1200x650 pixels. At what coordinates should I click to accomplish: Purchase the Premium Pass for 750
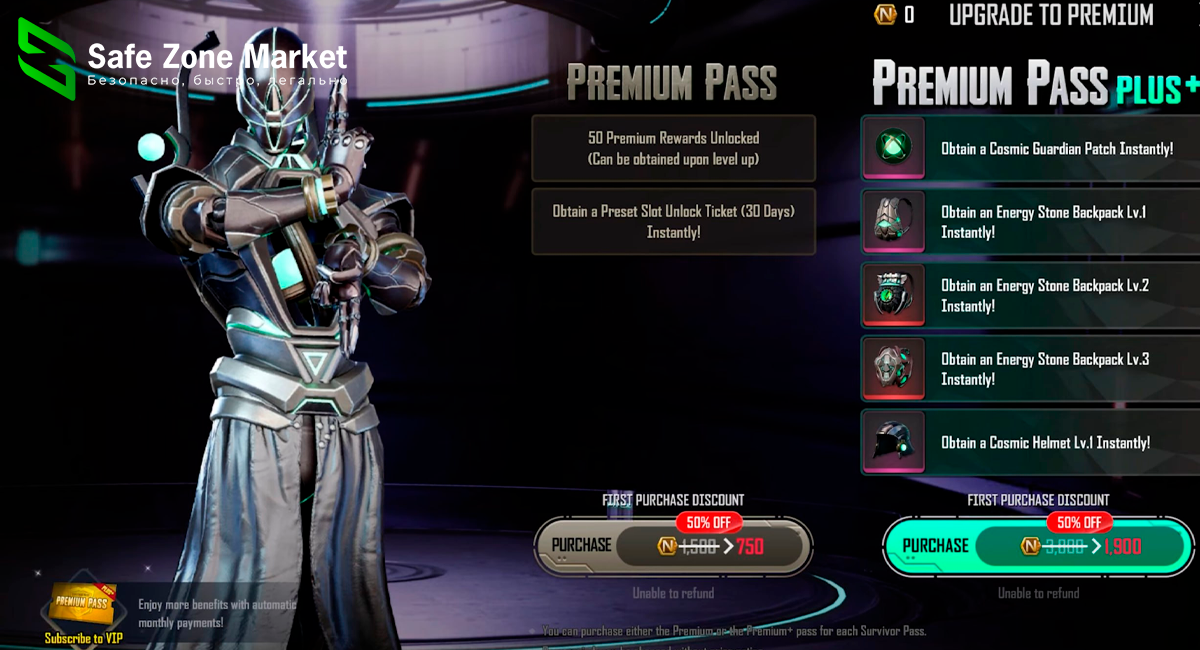click(x=673, y=545)
